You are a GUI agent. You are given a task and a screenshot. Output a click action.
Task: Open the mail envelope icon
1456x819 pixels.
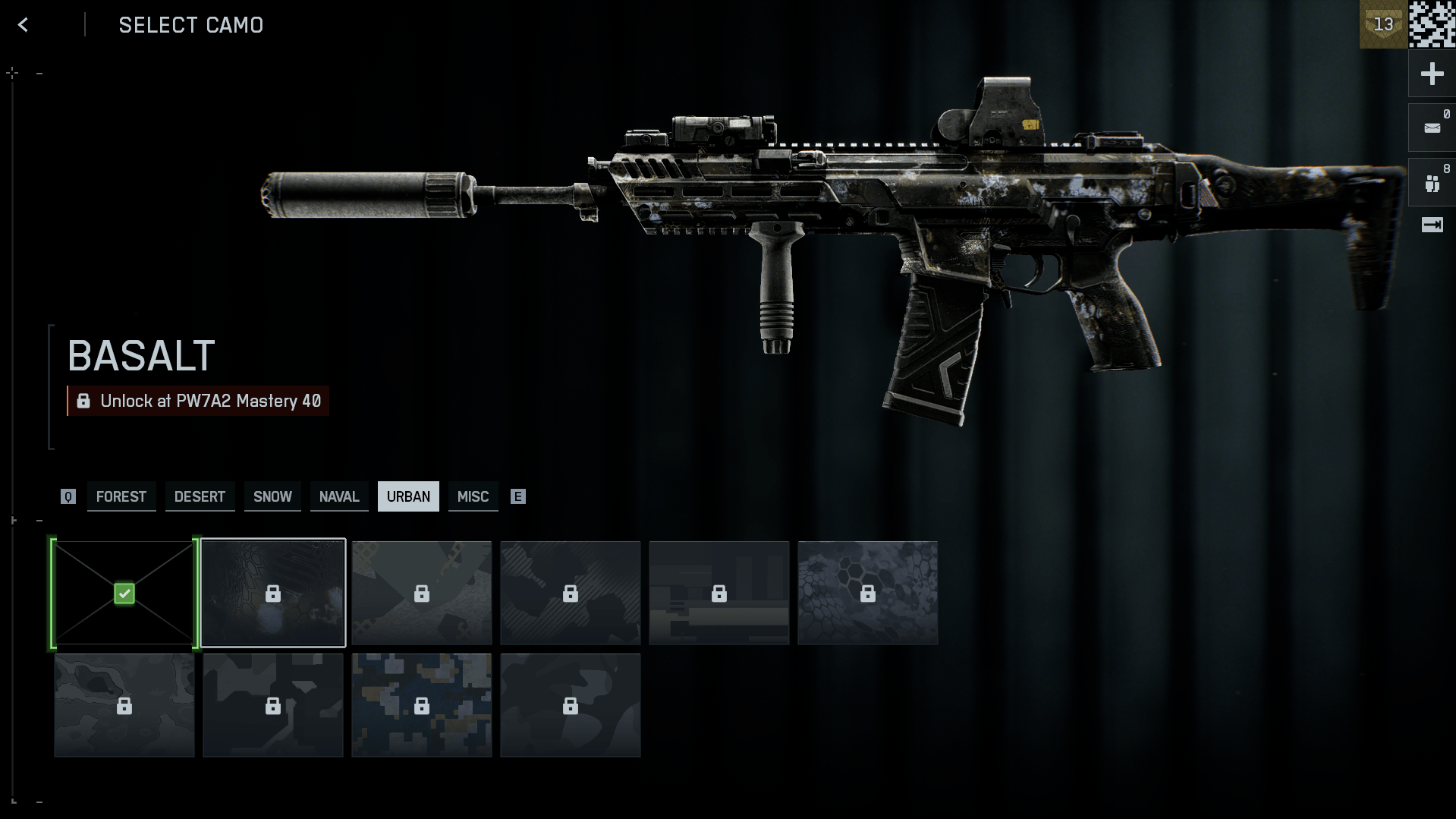tap(1432, 128)
